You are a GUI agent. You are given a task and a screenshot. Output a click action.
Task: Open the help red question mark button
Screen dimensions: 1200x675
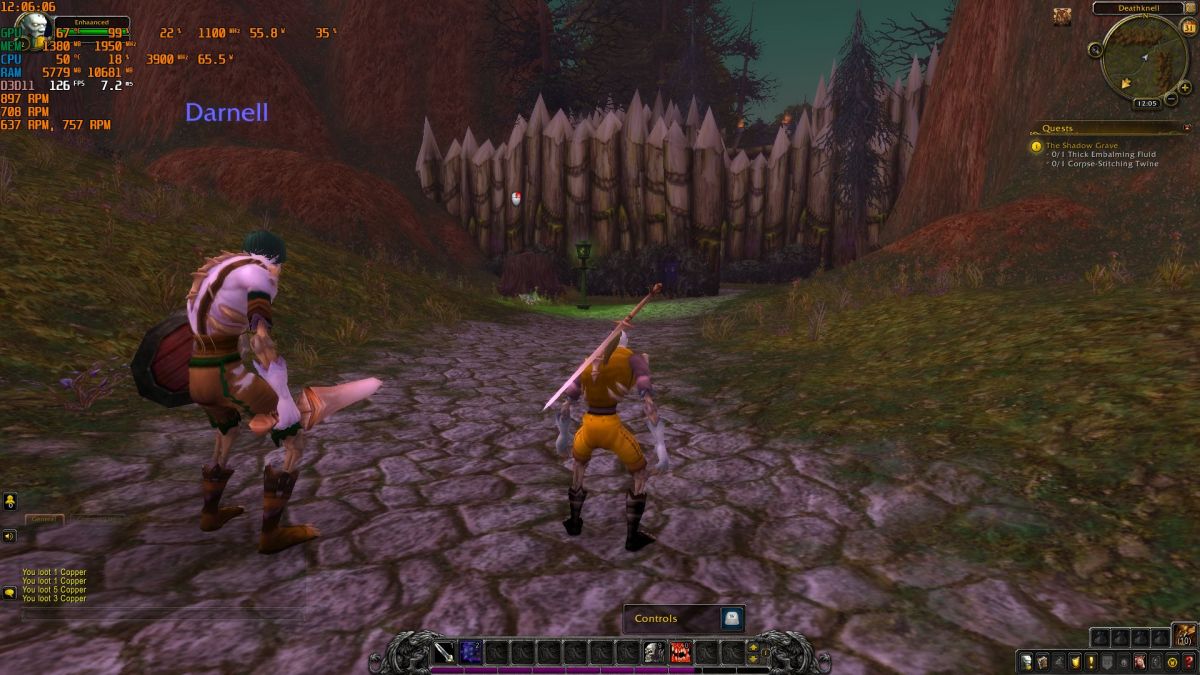(1188, 661)
